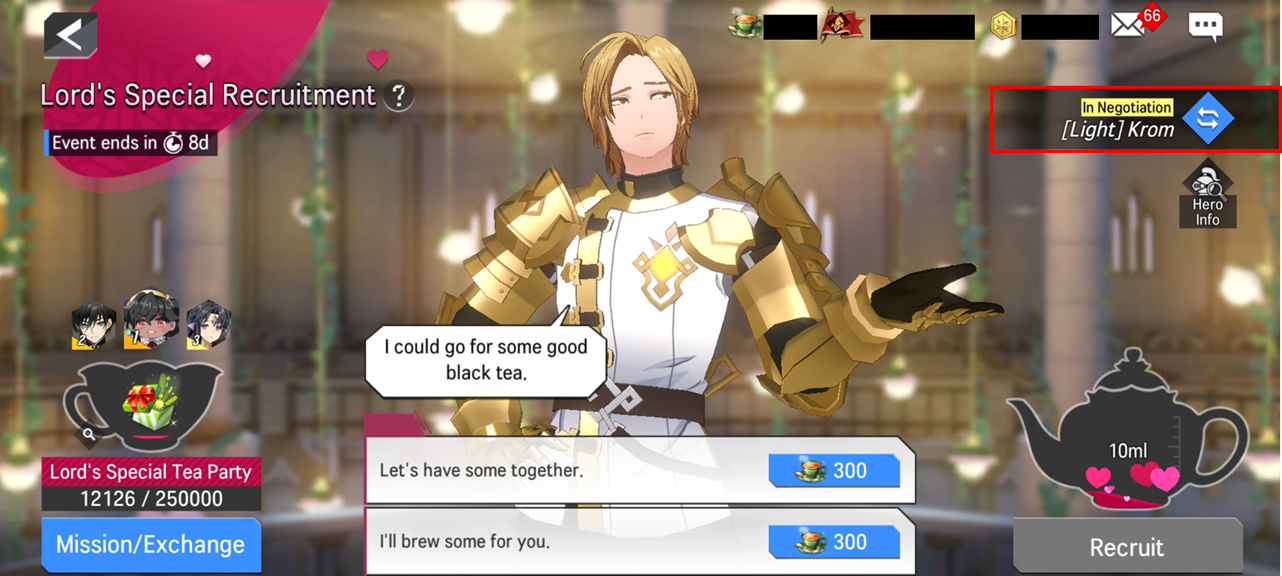Tap the green teacup currency icon

tap(745, 26)
